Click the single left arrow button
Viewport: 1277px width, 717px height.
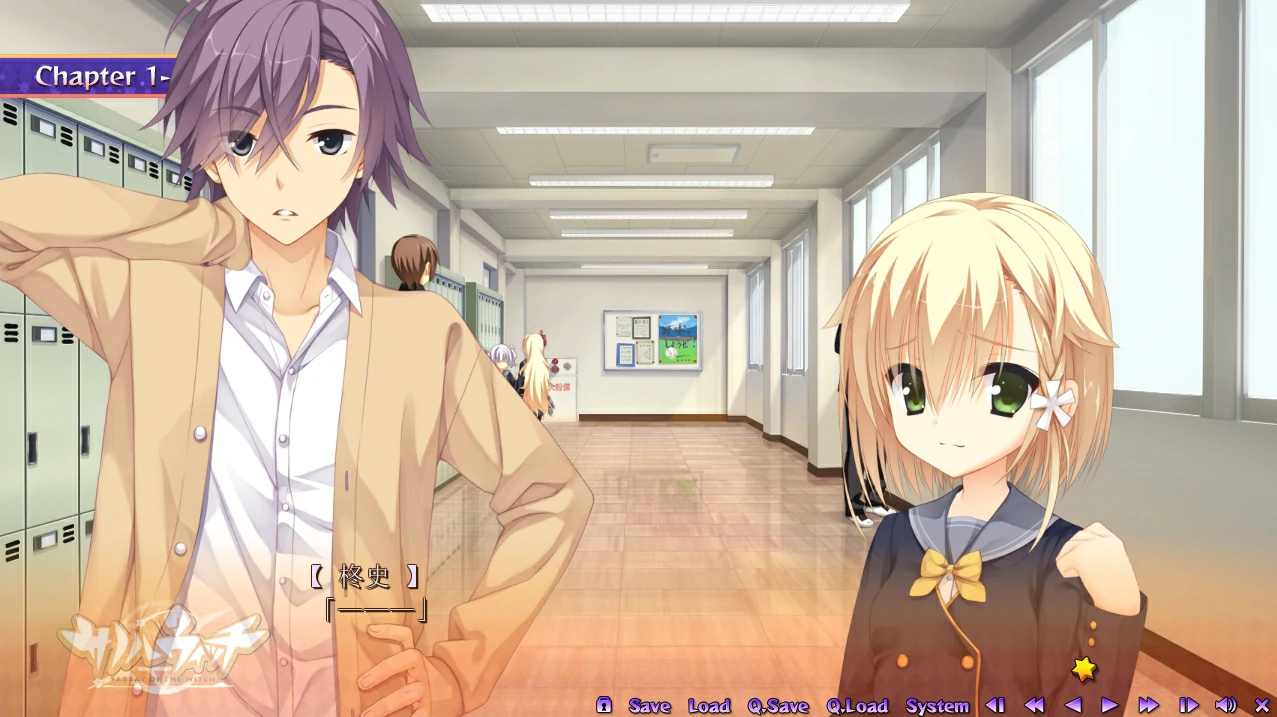(1073, 706)
